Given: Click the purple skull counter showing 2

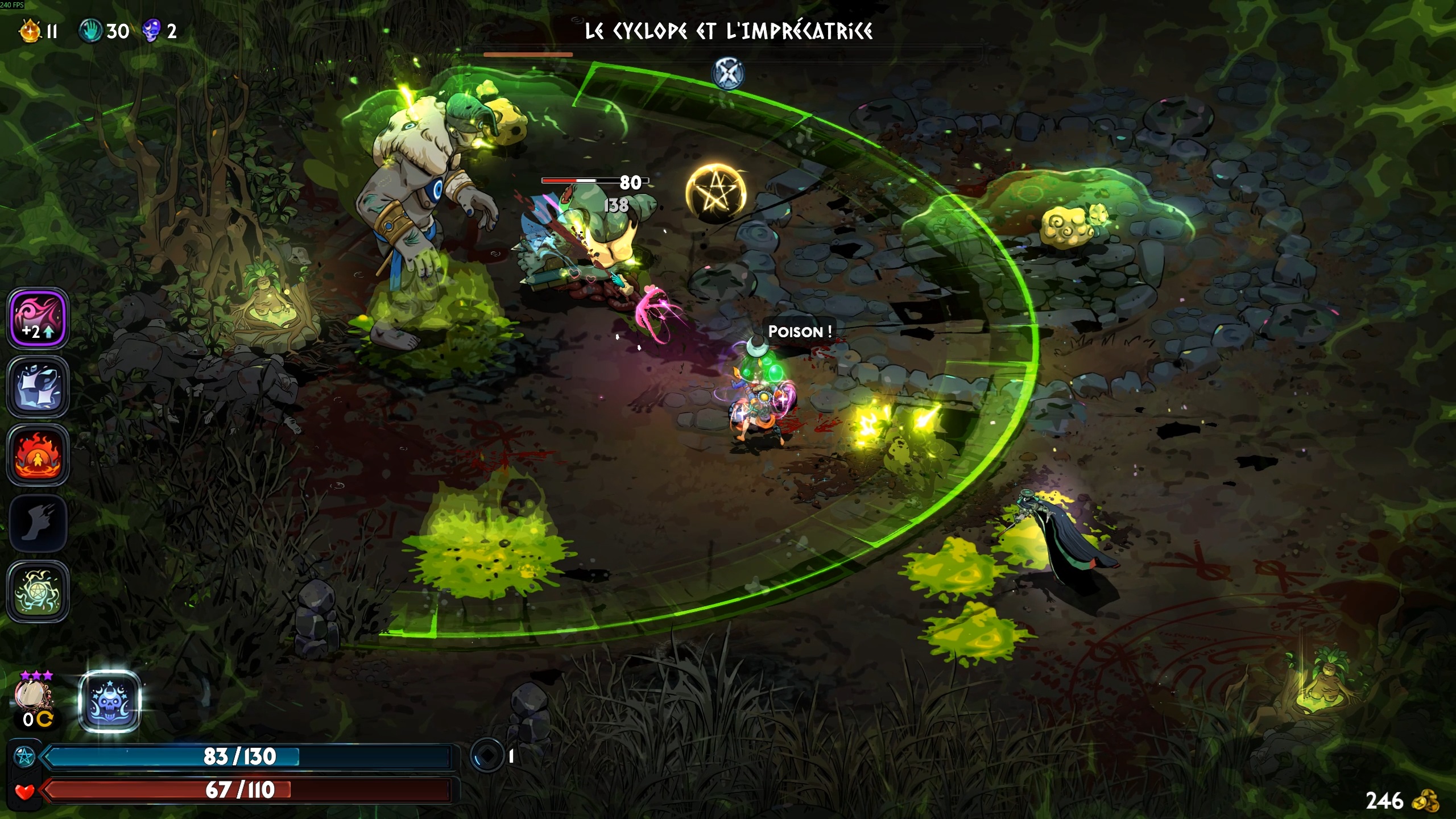Looking at the screenshot, I should pyautogui.click(x=151, y=31).
